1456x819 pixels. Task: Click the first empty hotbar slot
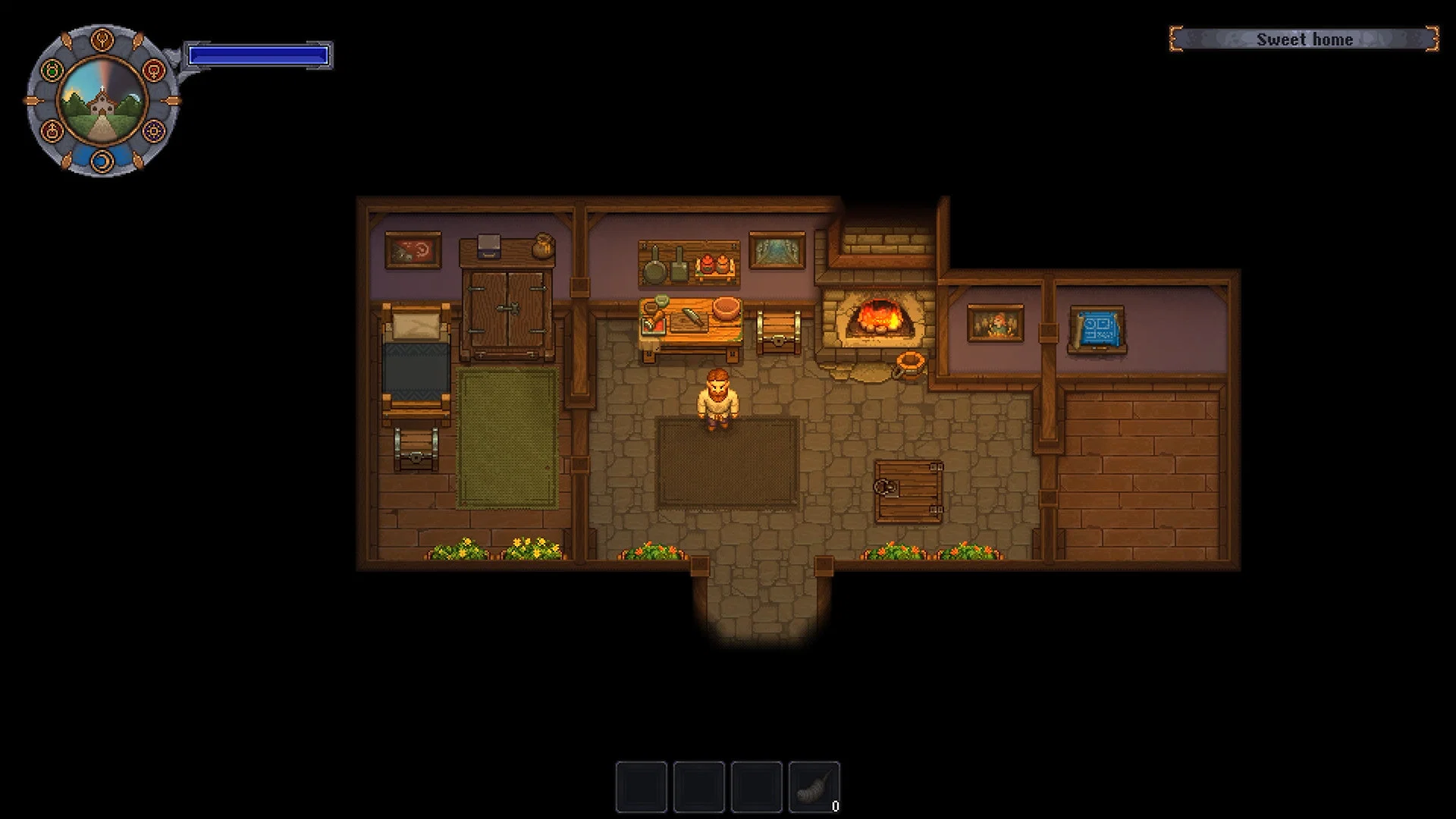641,786
